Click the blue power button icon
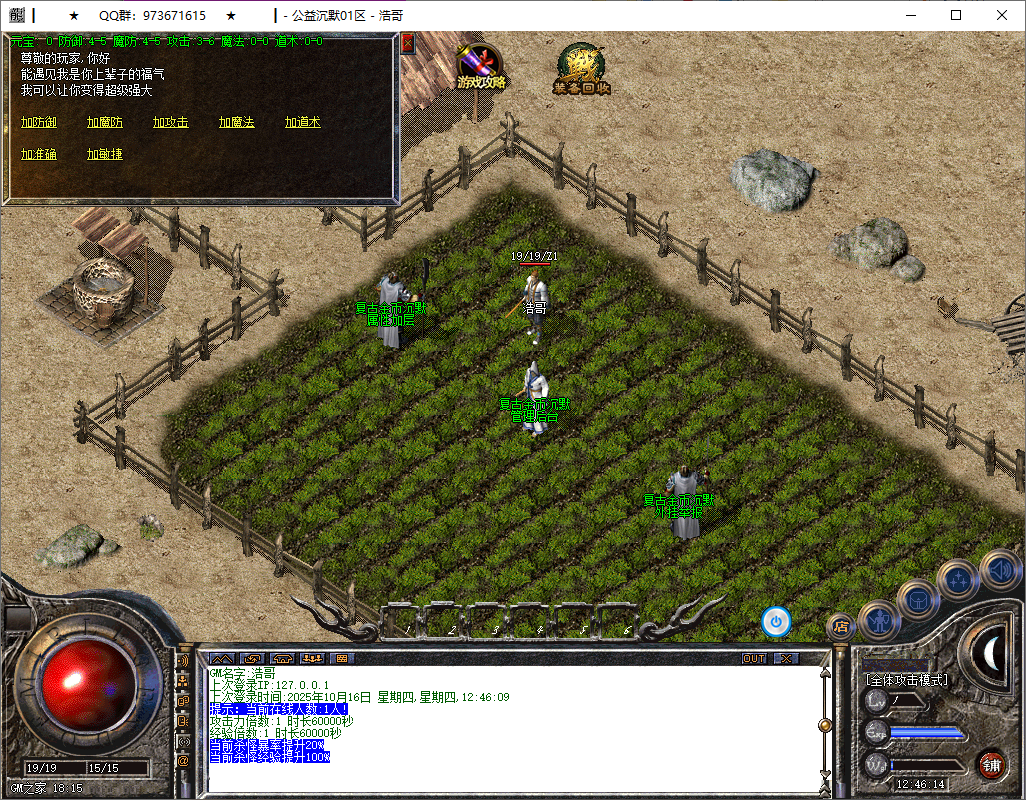This screenshot has width=1026, height=800. click(x=776, y=621)
